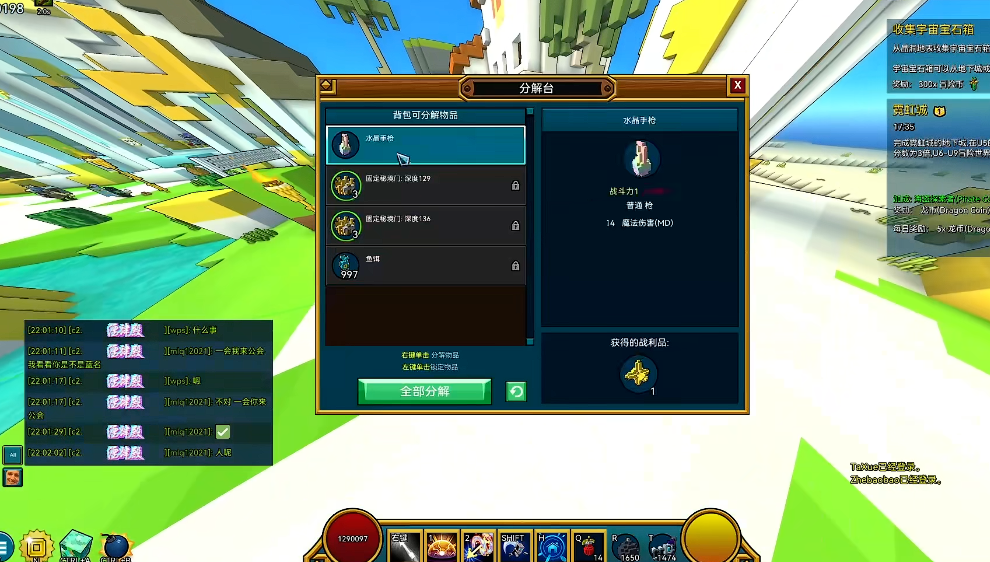Use the red Q flask slot
This screenshot has width=990, height=562.
(x=588, y=545)
